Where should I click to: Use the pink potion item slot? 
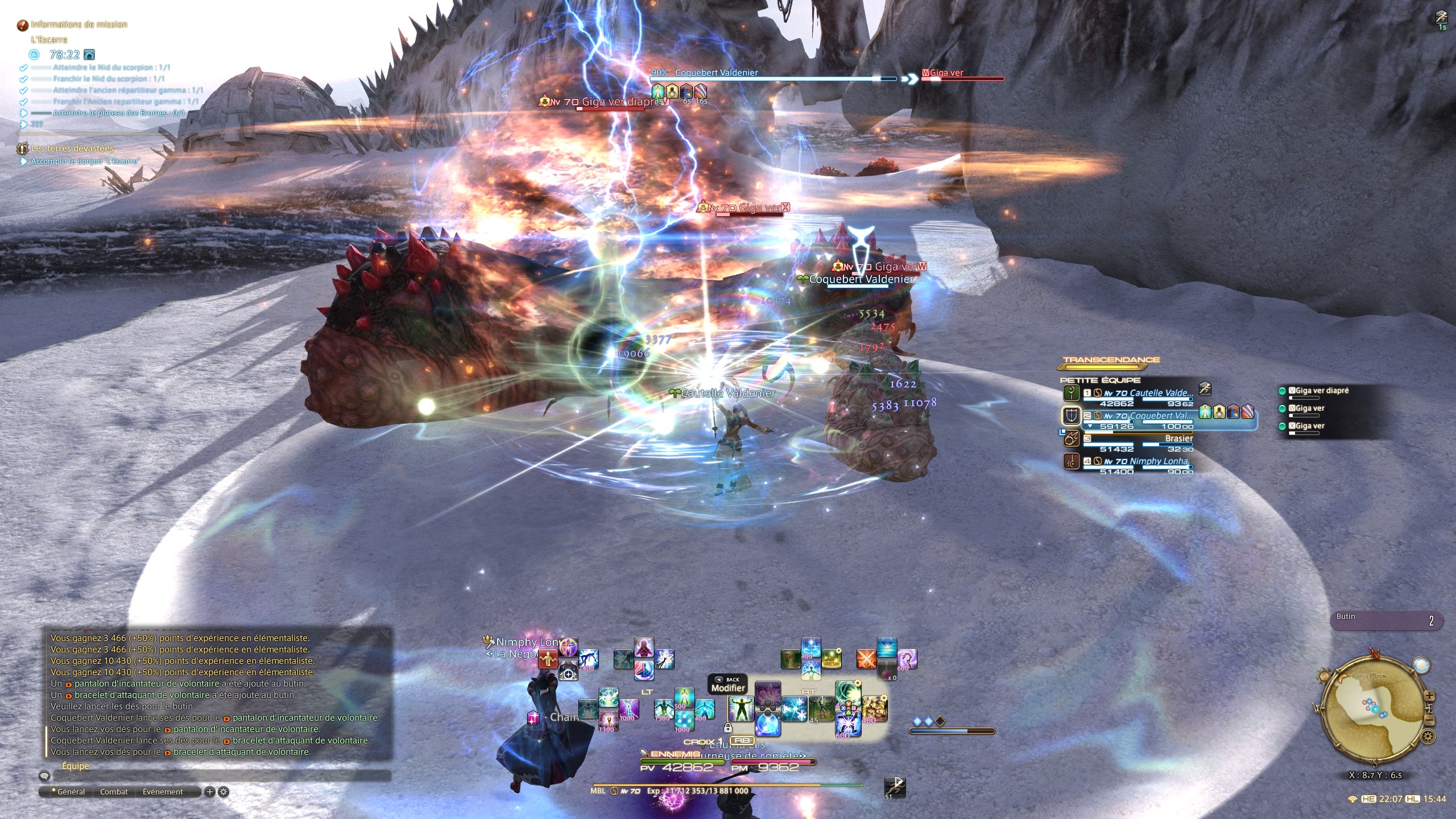[887, 671]
